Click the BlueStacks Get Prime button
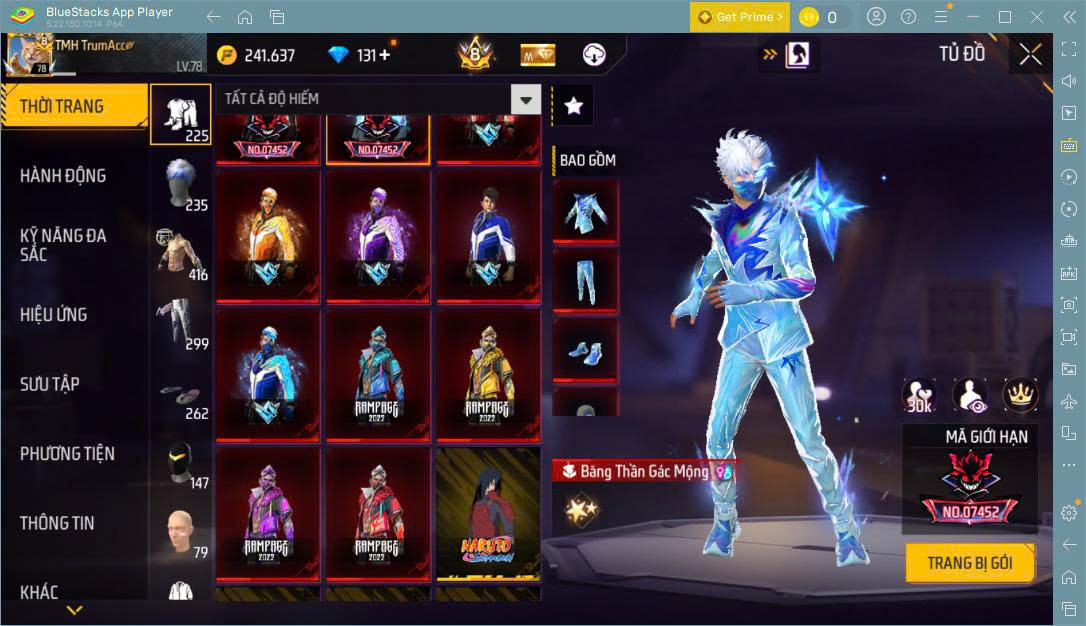 coord(740,17)
